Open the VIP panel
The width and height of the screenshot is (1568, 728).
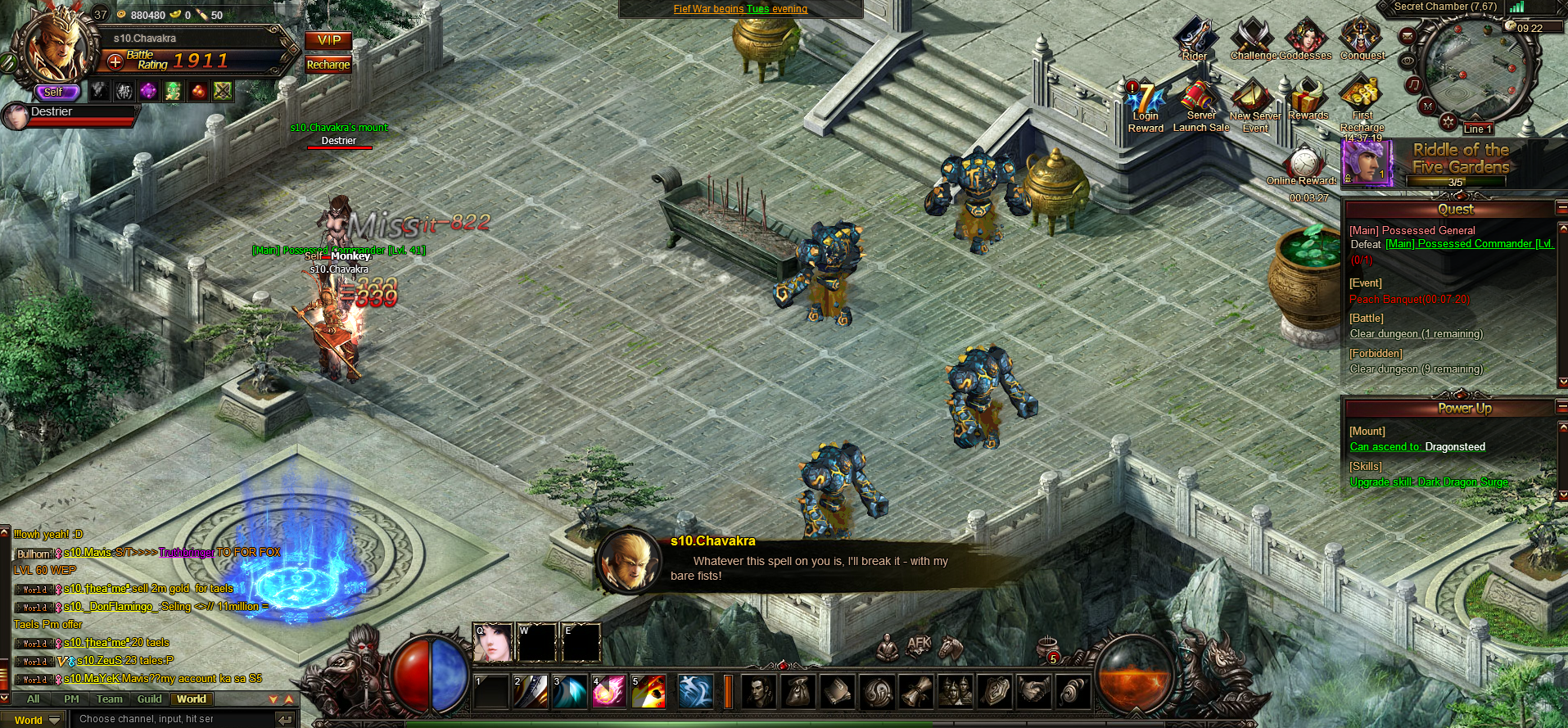tap(328, 40)
